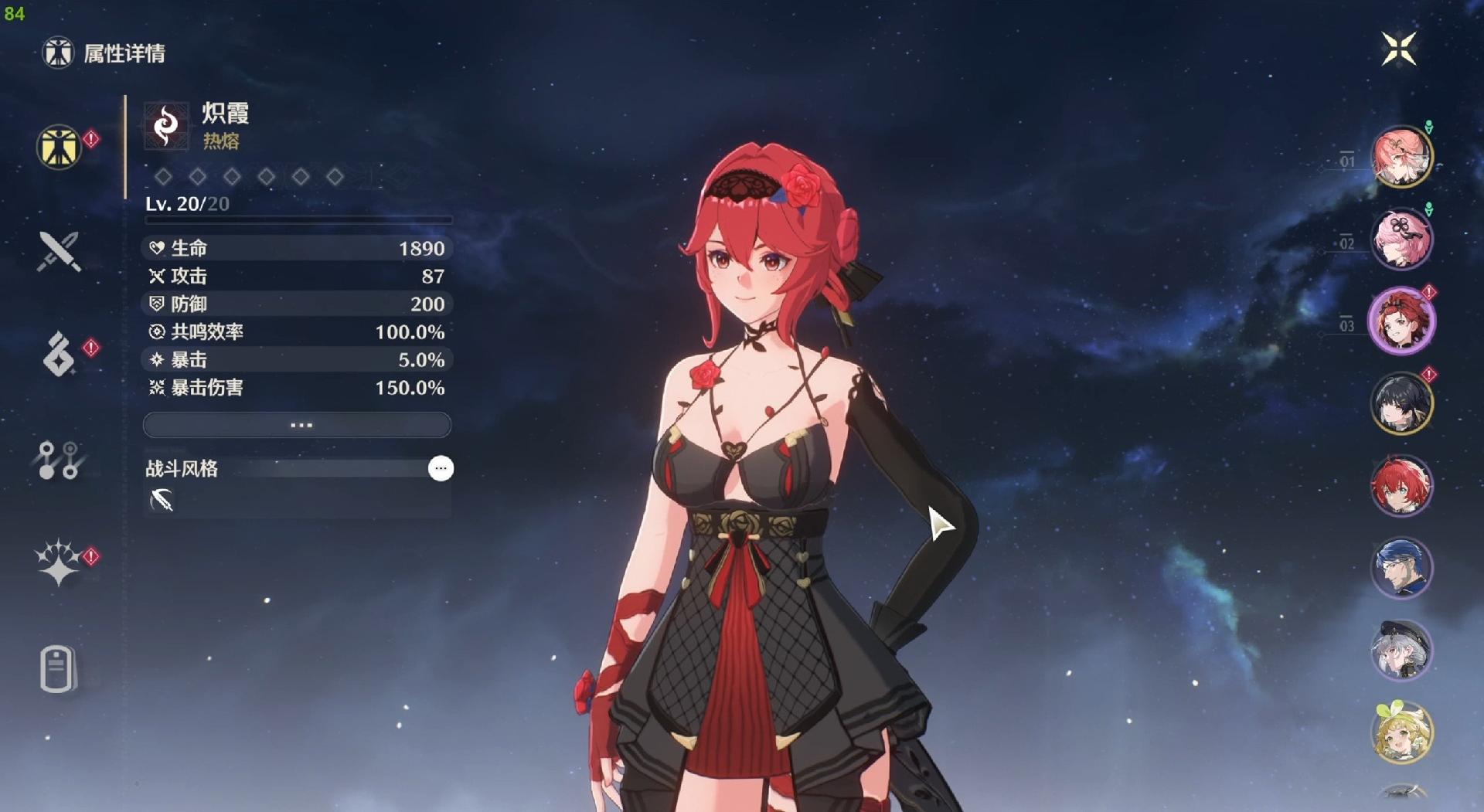Image resolution: width=1484 pixels, height=812 pixels.
Task: Click the combat style claw icon
Action: click(162, 501)
